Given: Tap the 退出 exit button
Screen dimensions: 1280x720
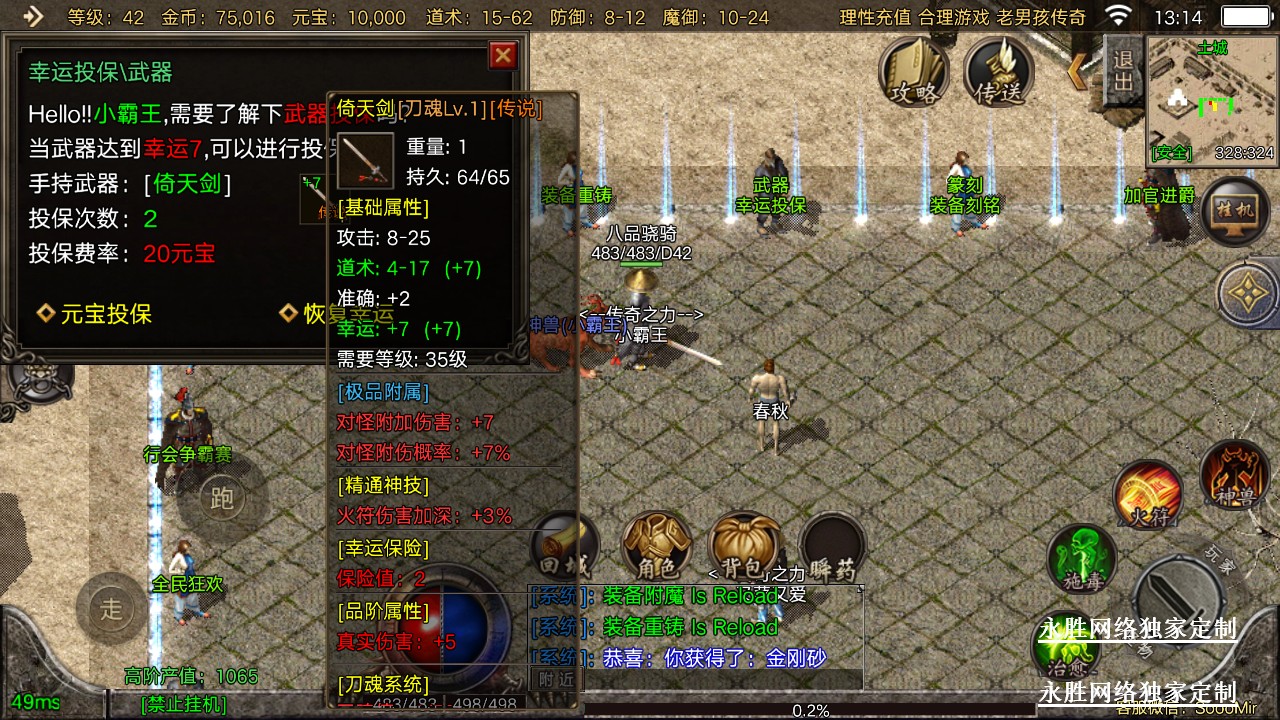Looking at the screenshot, I should tap(1123, 70).
